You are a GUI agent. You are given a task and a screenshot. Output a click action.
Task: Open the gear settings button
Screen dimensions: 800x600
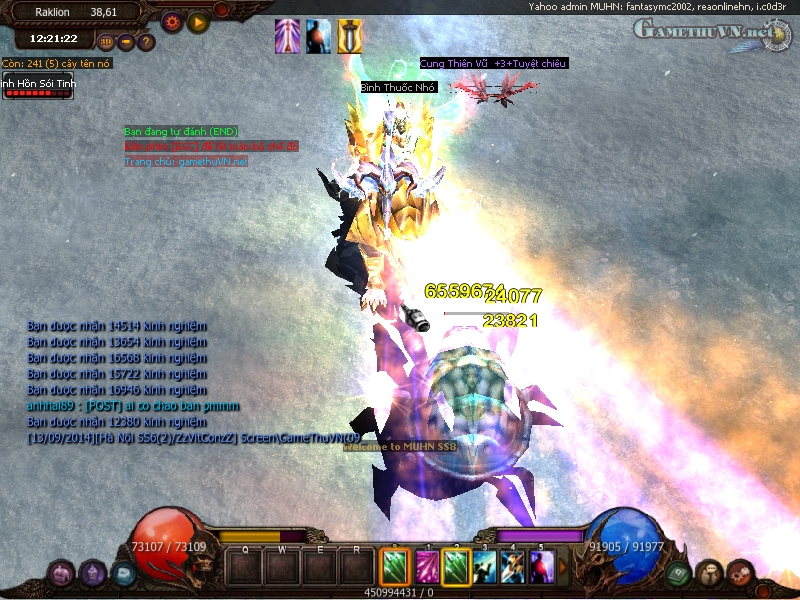tap(172, 20)
